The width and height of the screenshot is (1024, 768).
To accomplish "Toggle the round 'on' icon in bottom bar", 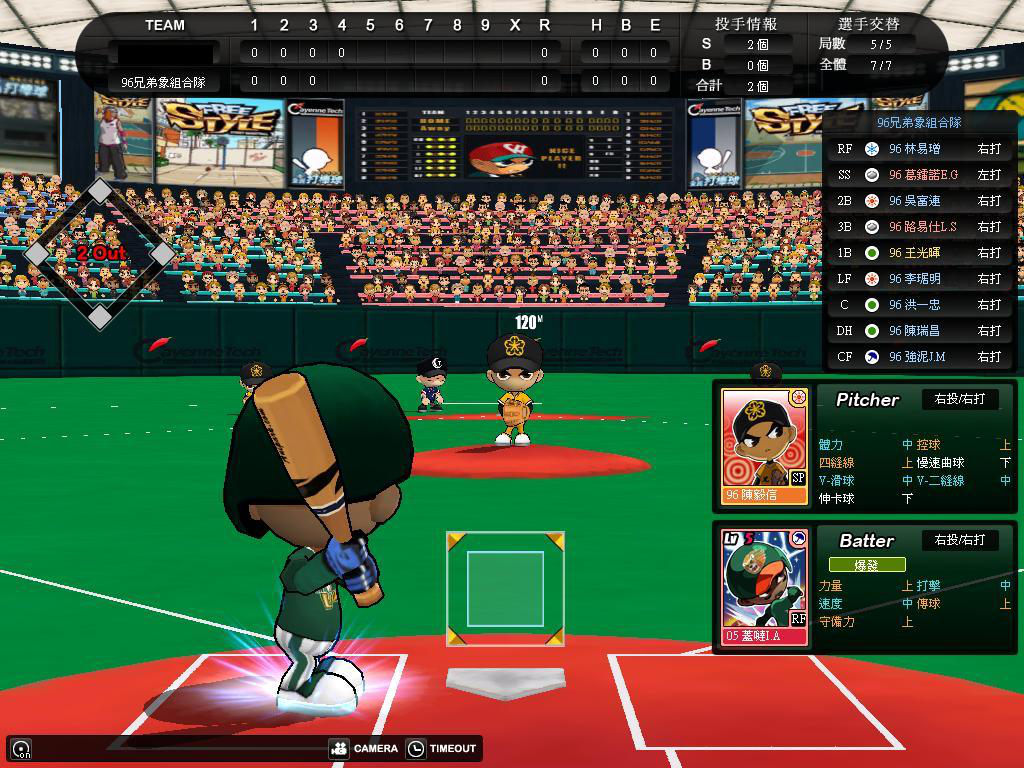I will (20, 749).
